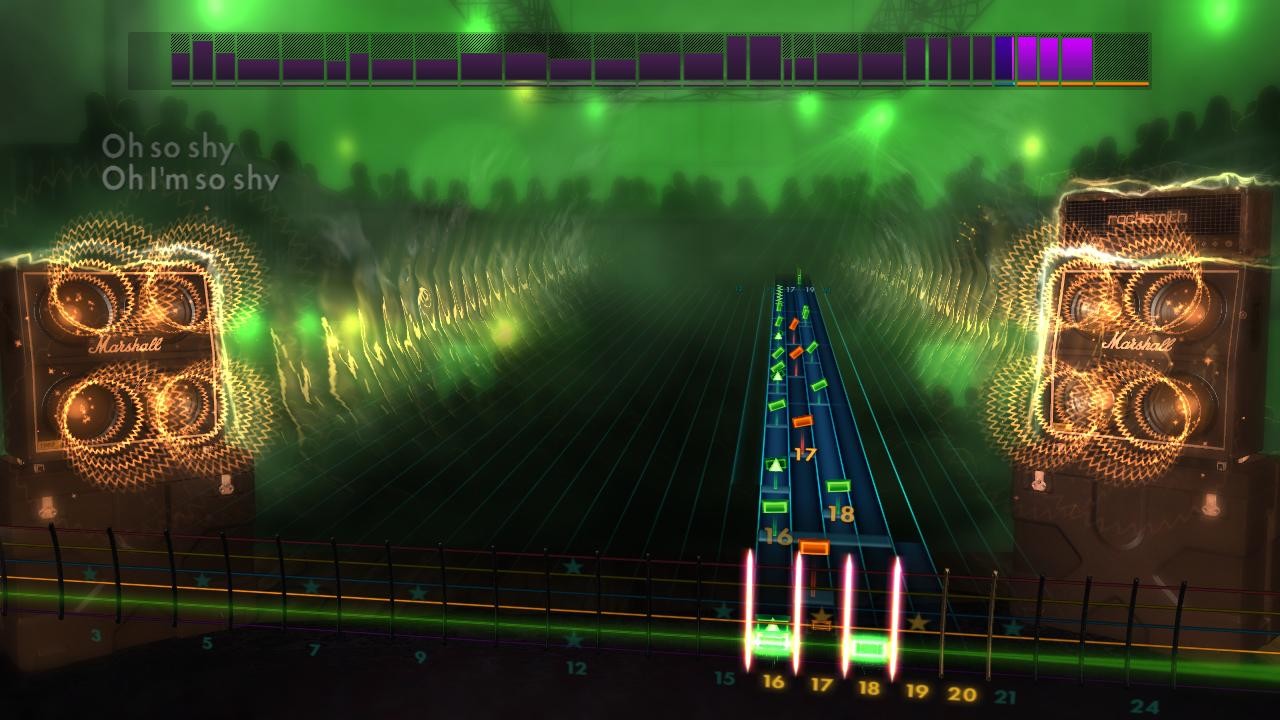
Task: Click the green note above the 18 marker
Action: [x=840, y=487]
